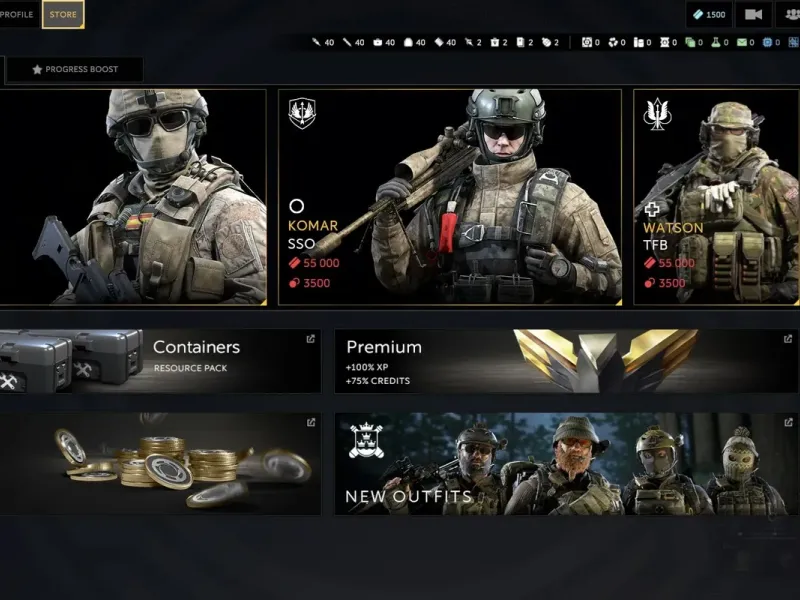Open the Containers resource pack banner
The width and height of the screenshot is (800, 600).
point(159,361)
